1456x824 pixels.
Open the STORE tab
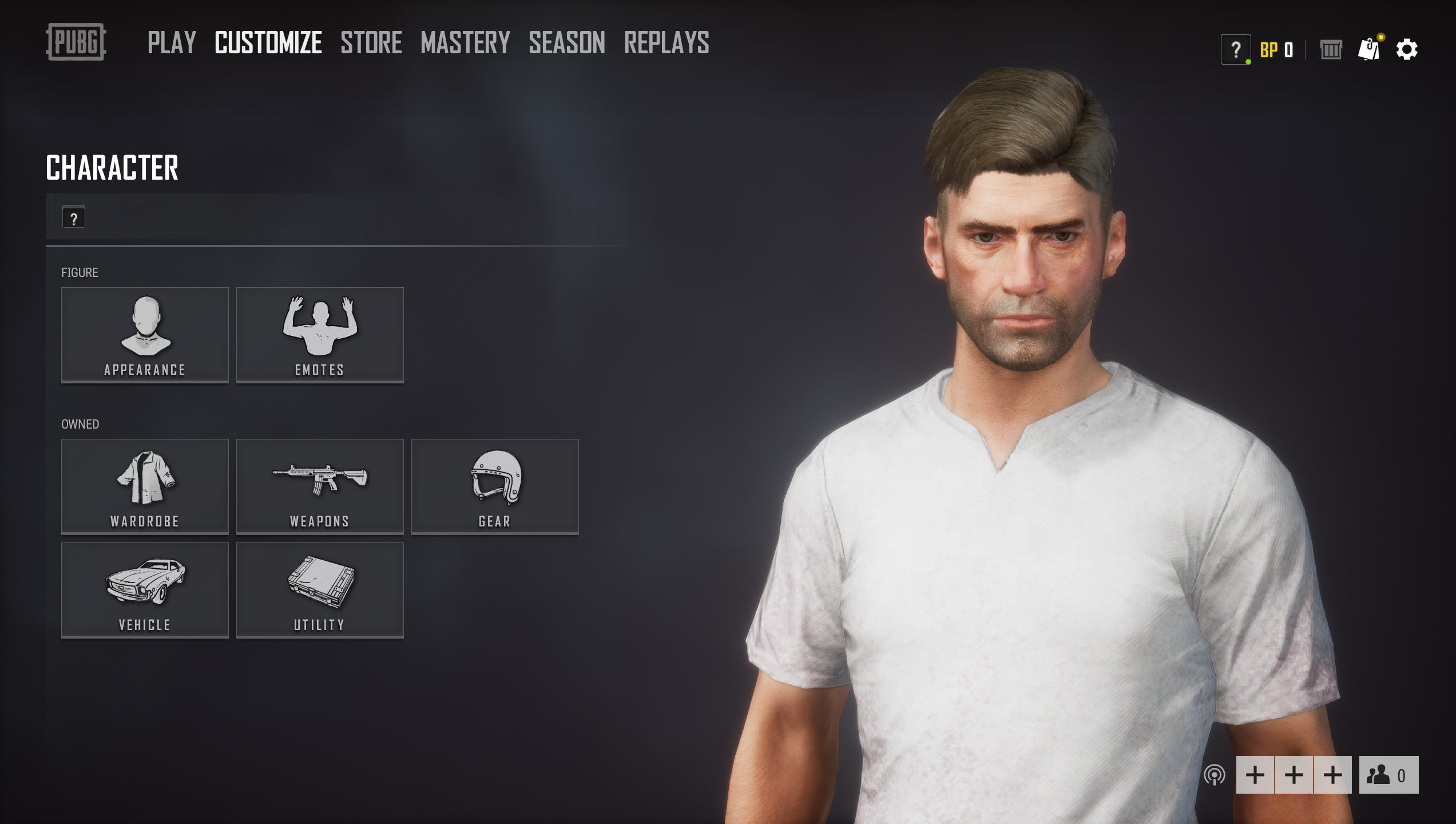[371, 42]
